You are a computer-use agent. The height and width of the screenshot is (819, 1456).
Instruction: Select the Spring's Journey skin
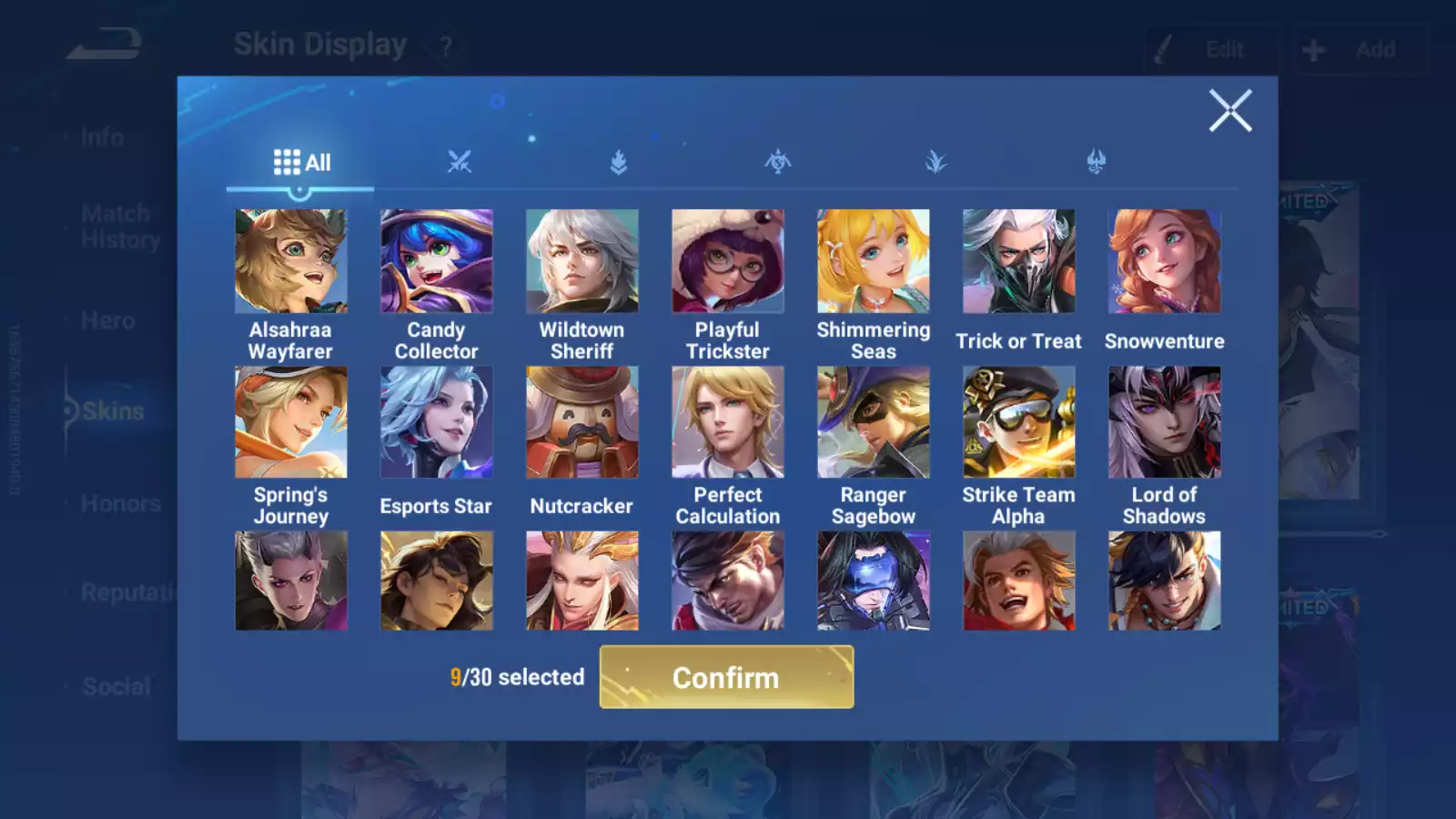(291, 422)
